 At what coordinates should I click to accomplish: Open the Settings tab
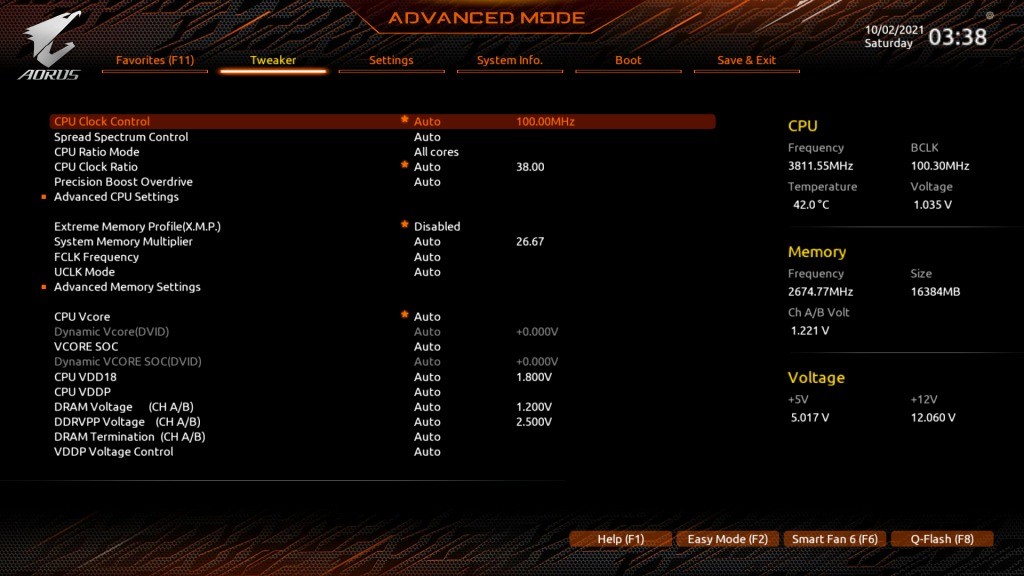tap(391, 60)
